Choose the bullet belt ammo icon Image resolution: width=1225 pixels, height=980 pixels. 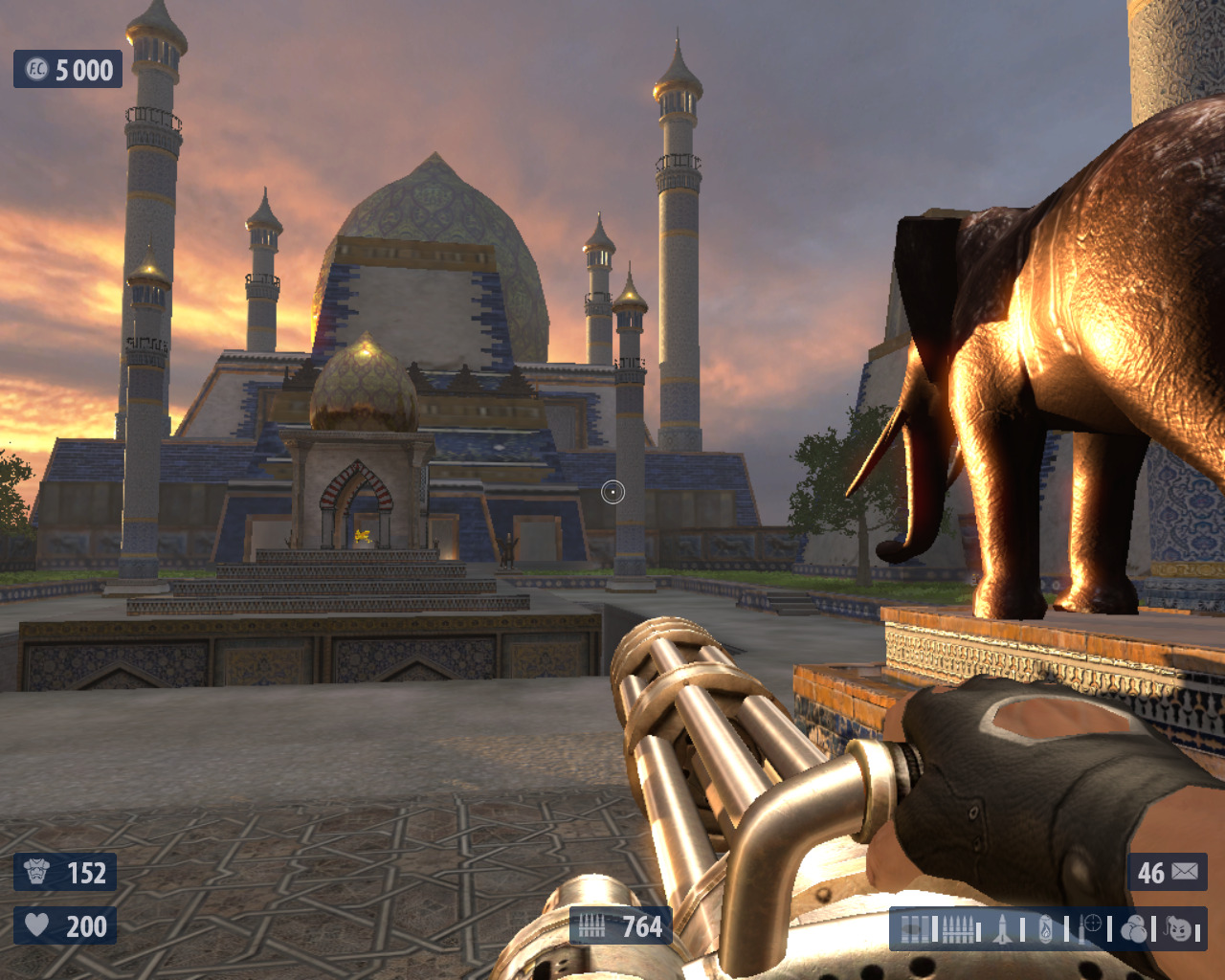click(x=958, y=929)
